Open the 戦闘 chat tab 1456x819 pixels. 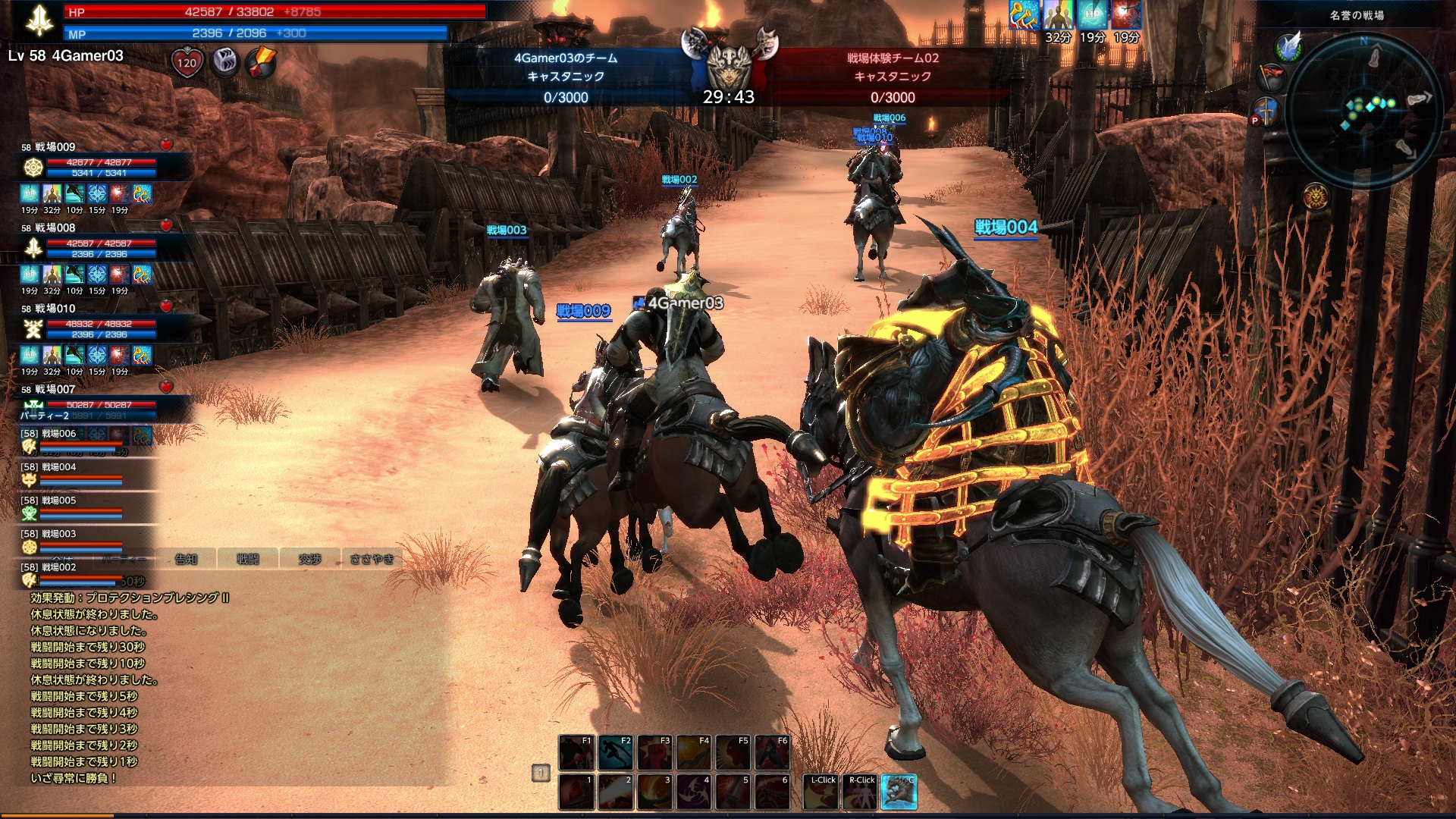coord(247,559)
